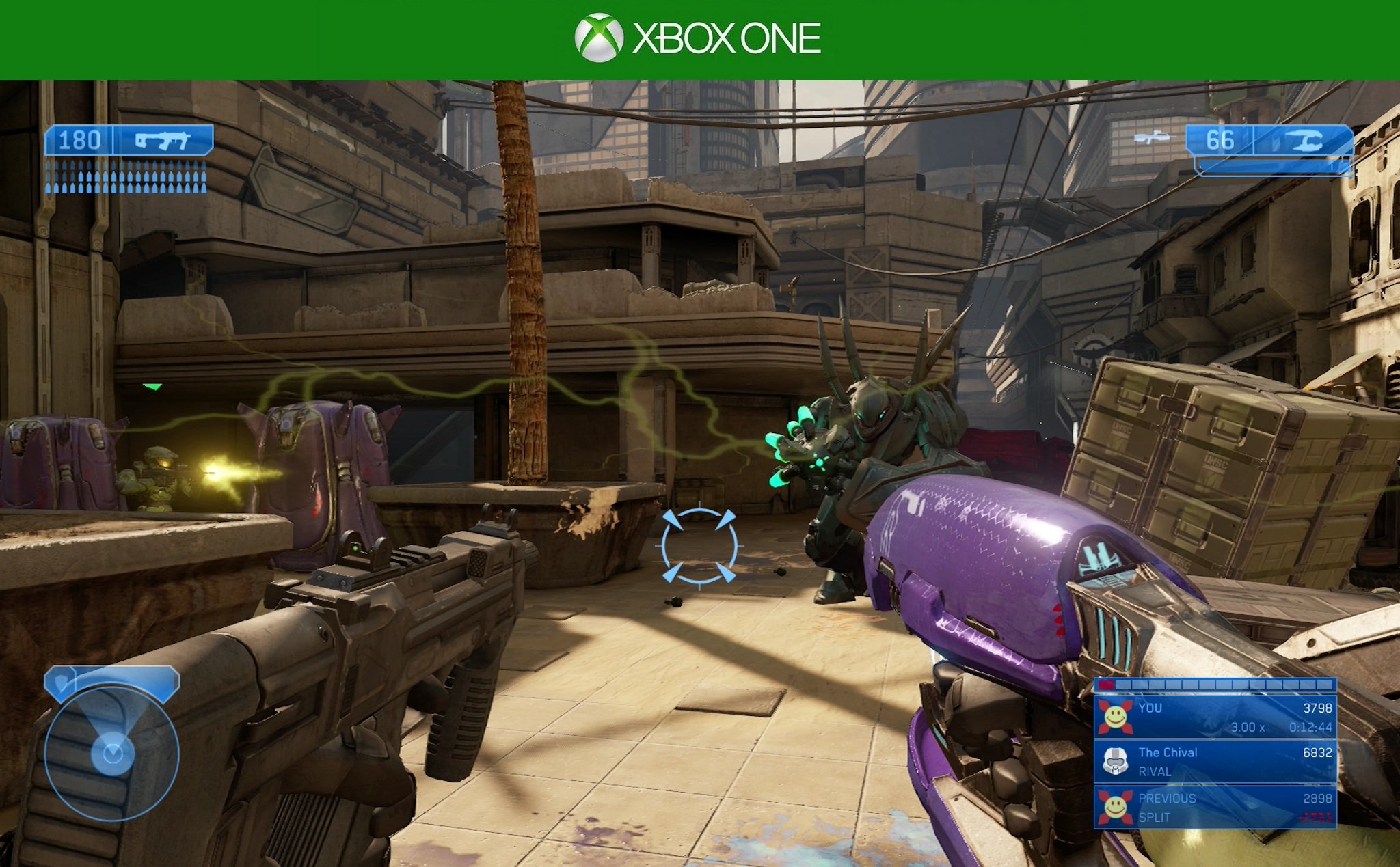Click the RIVAL label under The Chival
Image resolution: width=1400 pixels, height=867 pixels.
(1155, 771)
